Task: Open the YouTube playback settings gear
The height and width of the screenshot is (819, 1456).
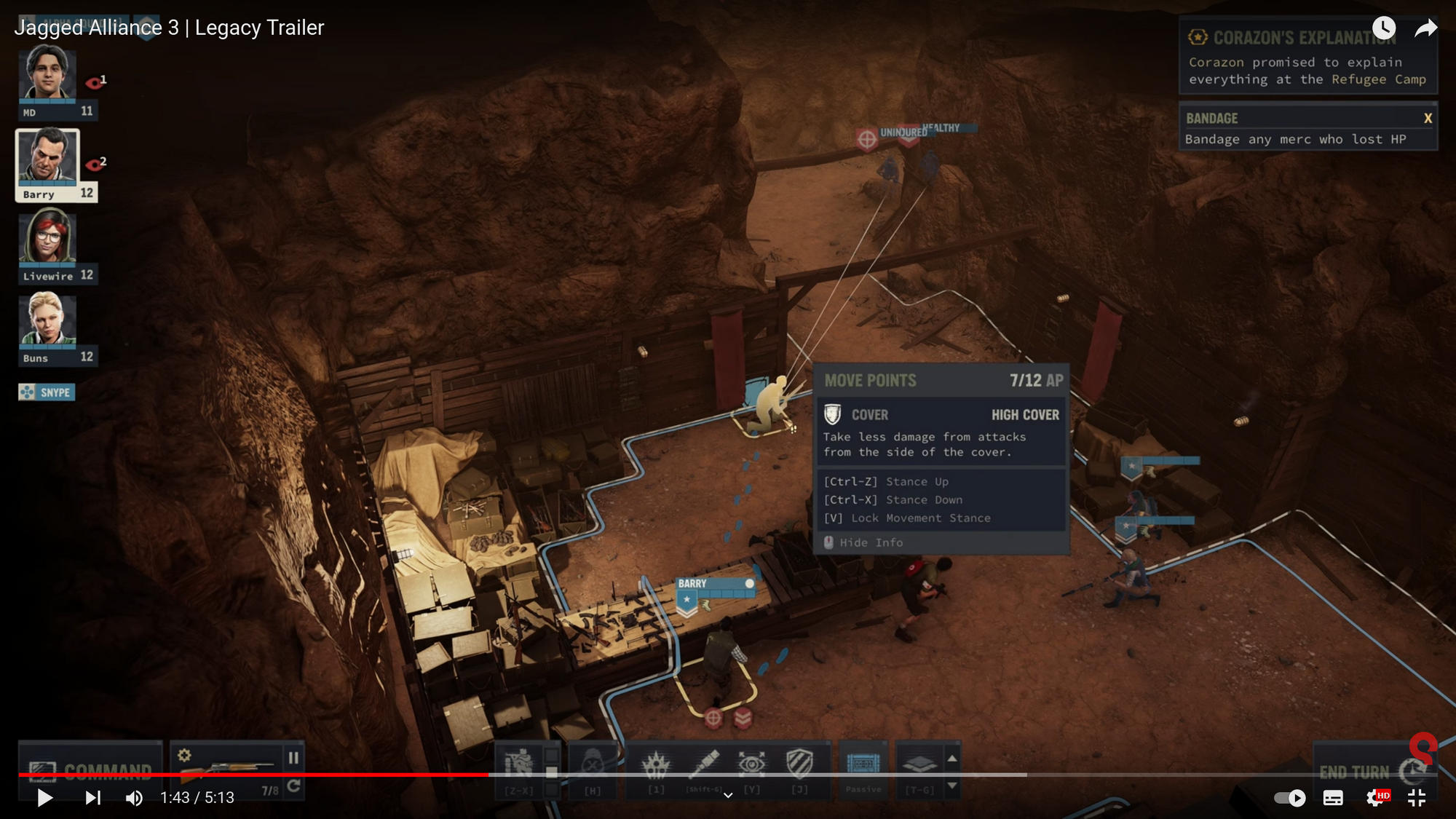Action: pyautogui.click(x=1372, y=797)
